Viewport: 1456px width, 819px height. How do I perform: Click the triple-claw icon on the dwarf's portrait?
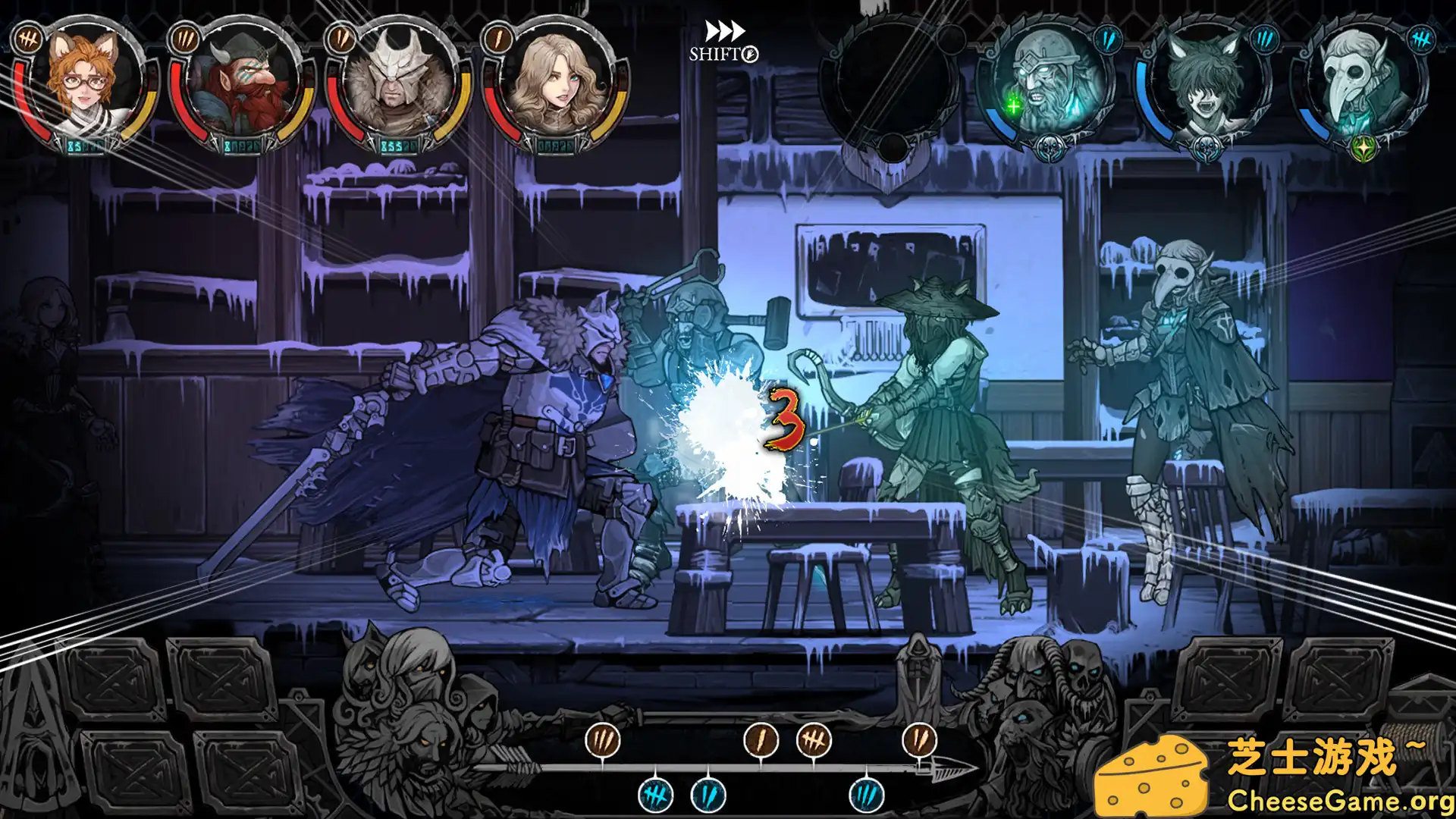[184, 41]
